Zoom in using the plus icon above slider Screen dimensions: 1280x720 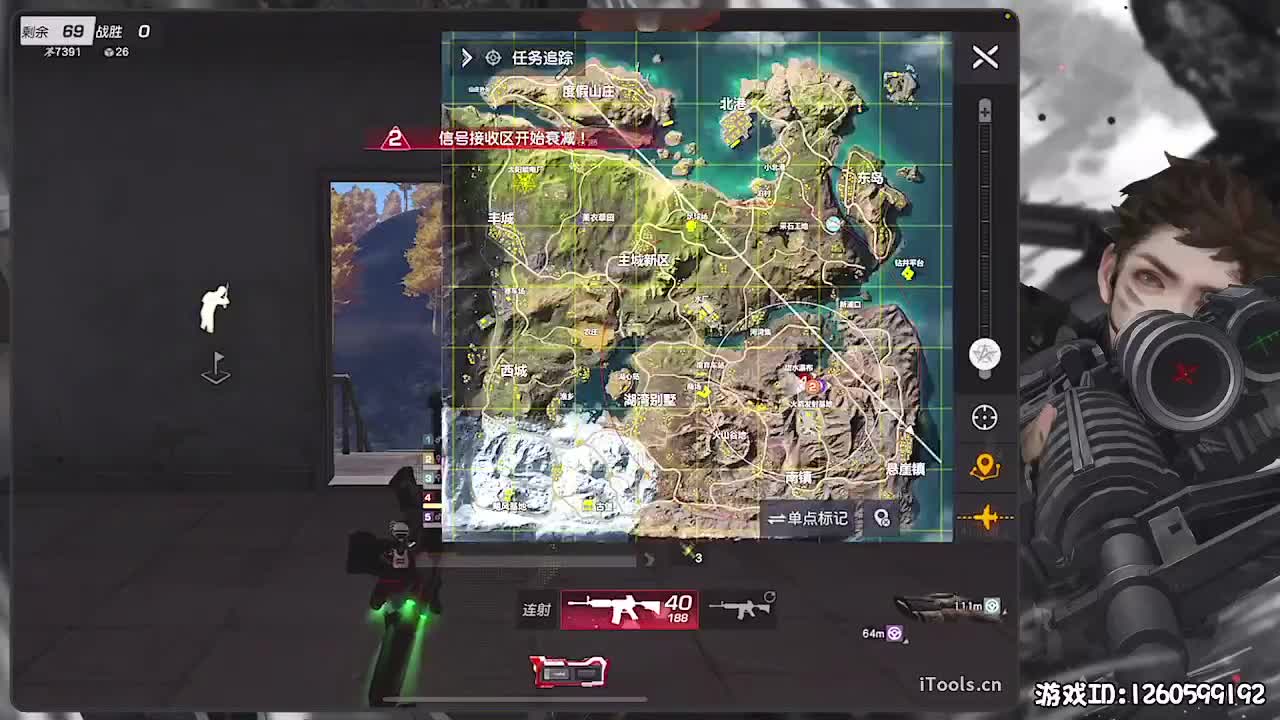point(984,109)
